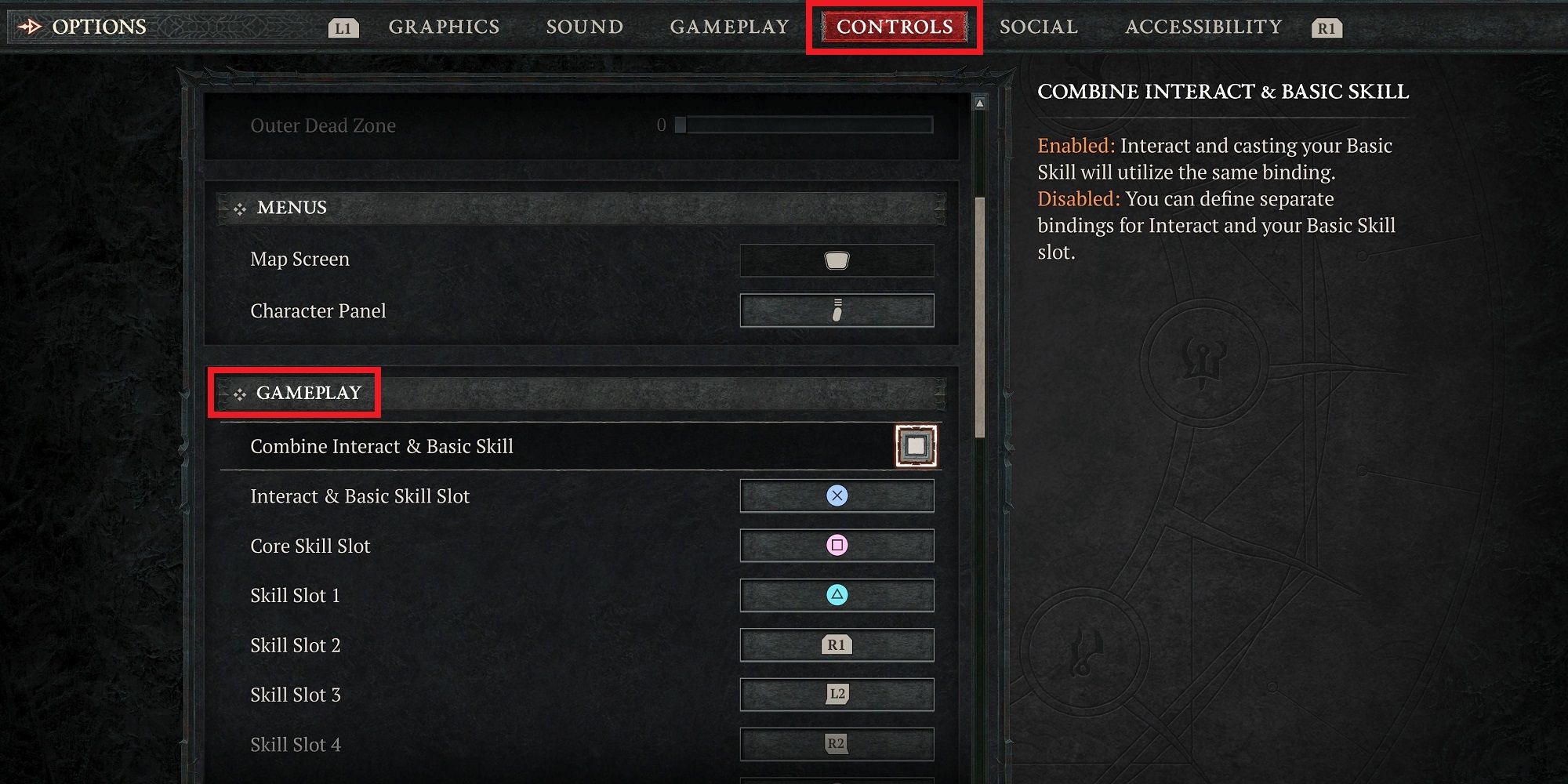Click the touchpad icon for Map Screen

(x=836, y=260)
